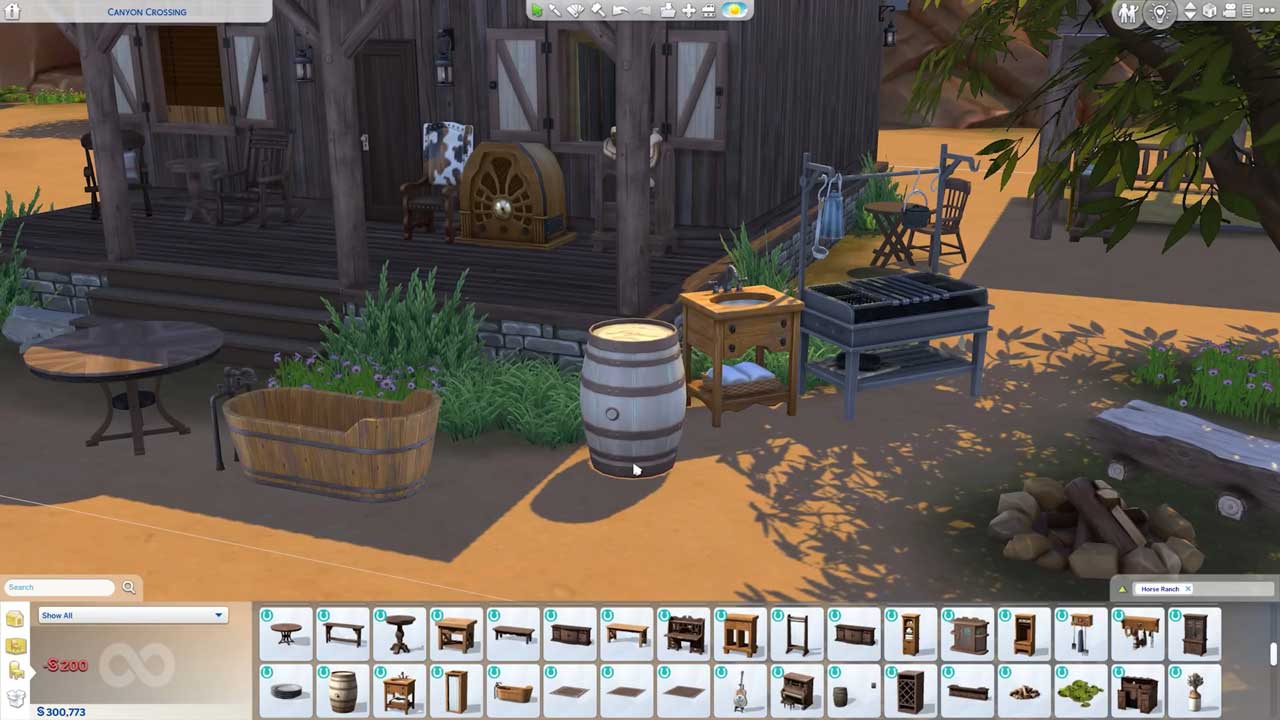Pick the guitar catalog thumbnail
Viewport: 1280px width, 720px height.
pos(741,692)
